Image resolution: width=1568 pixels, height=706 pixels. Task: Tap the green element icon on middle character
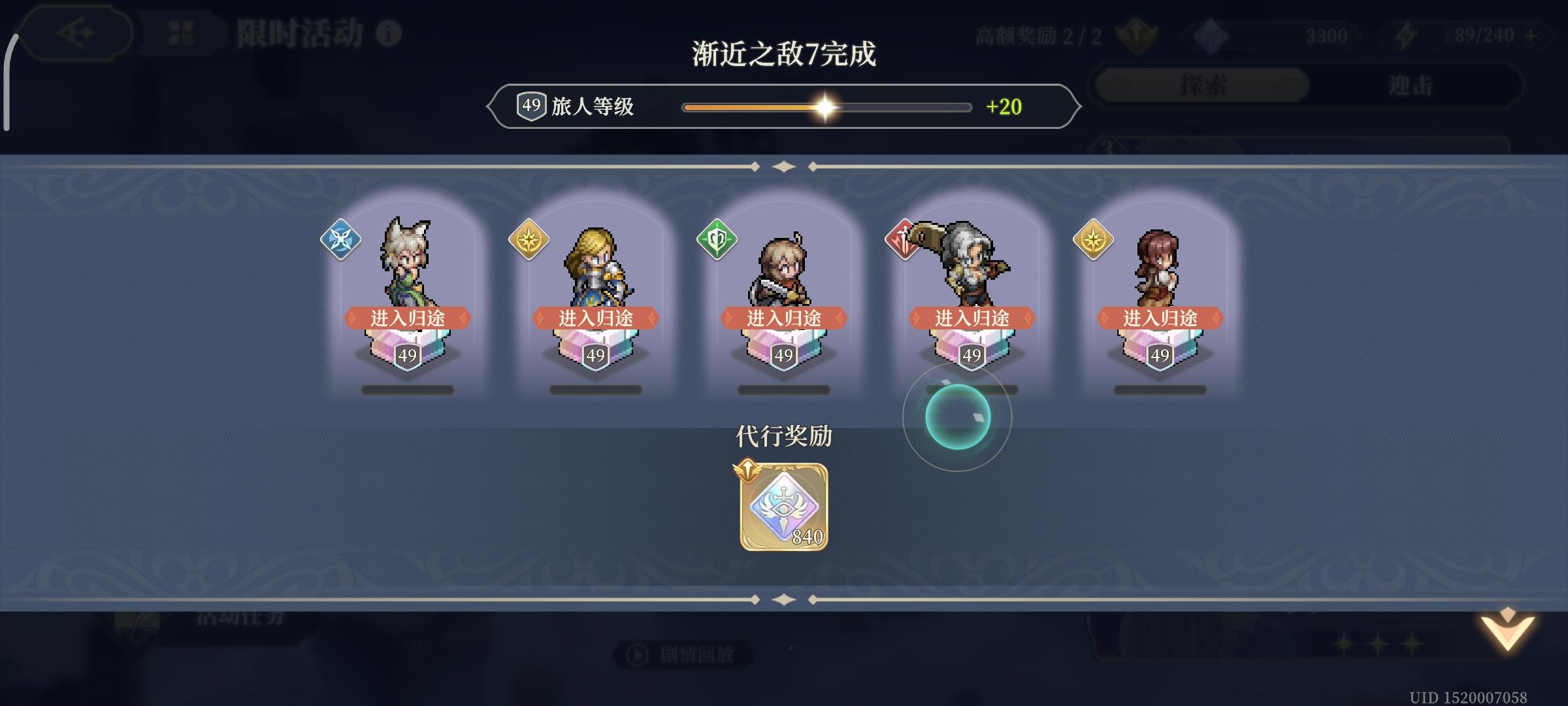tap(717, 240)
